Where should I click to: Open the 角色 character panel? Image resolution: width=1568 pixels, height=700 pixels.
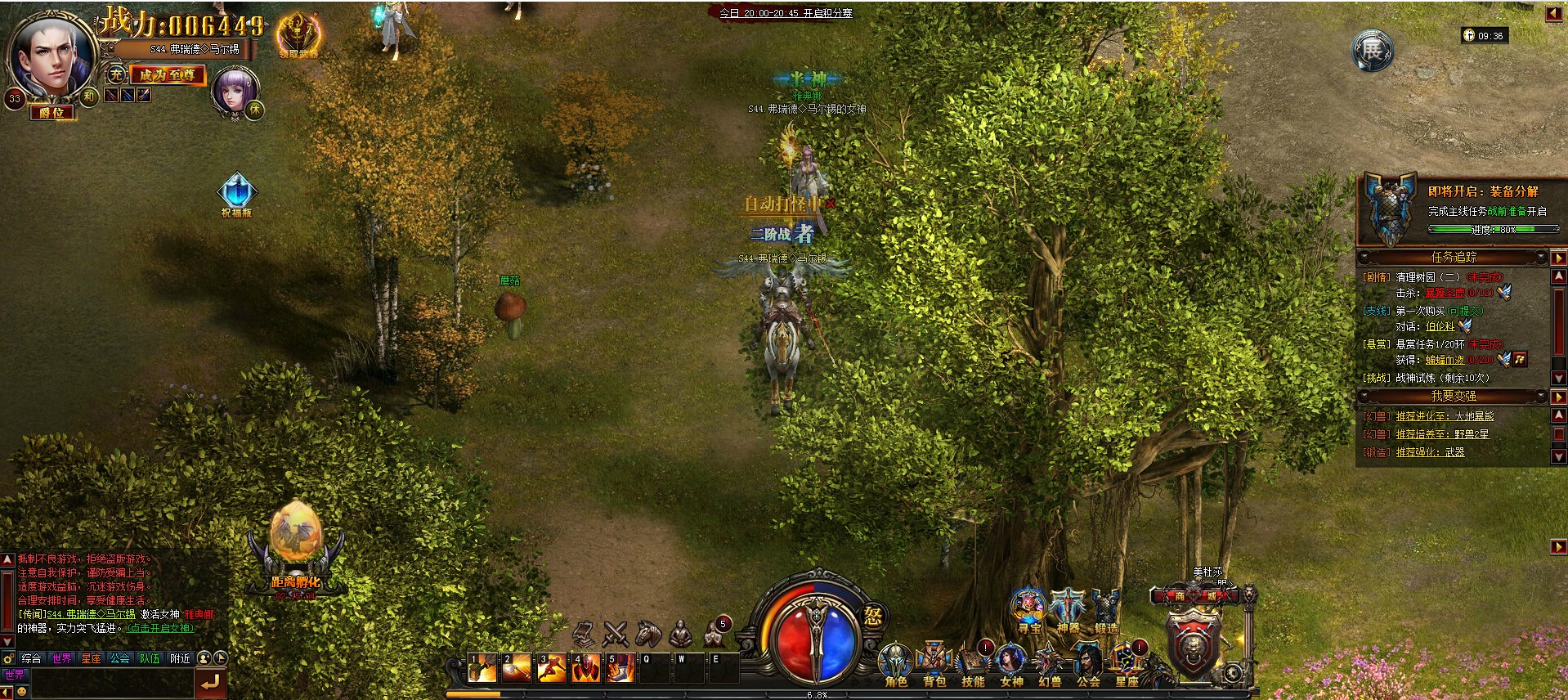895,662
